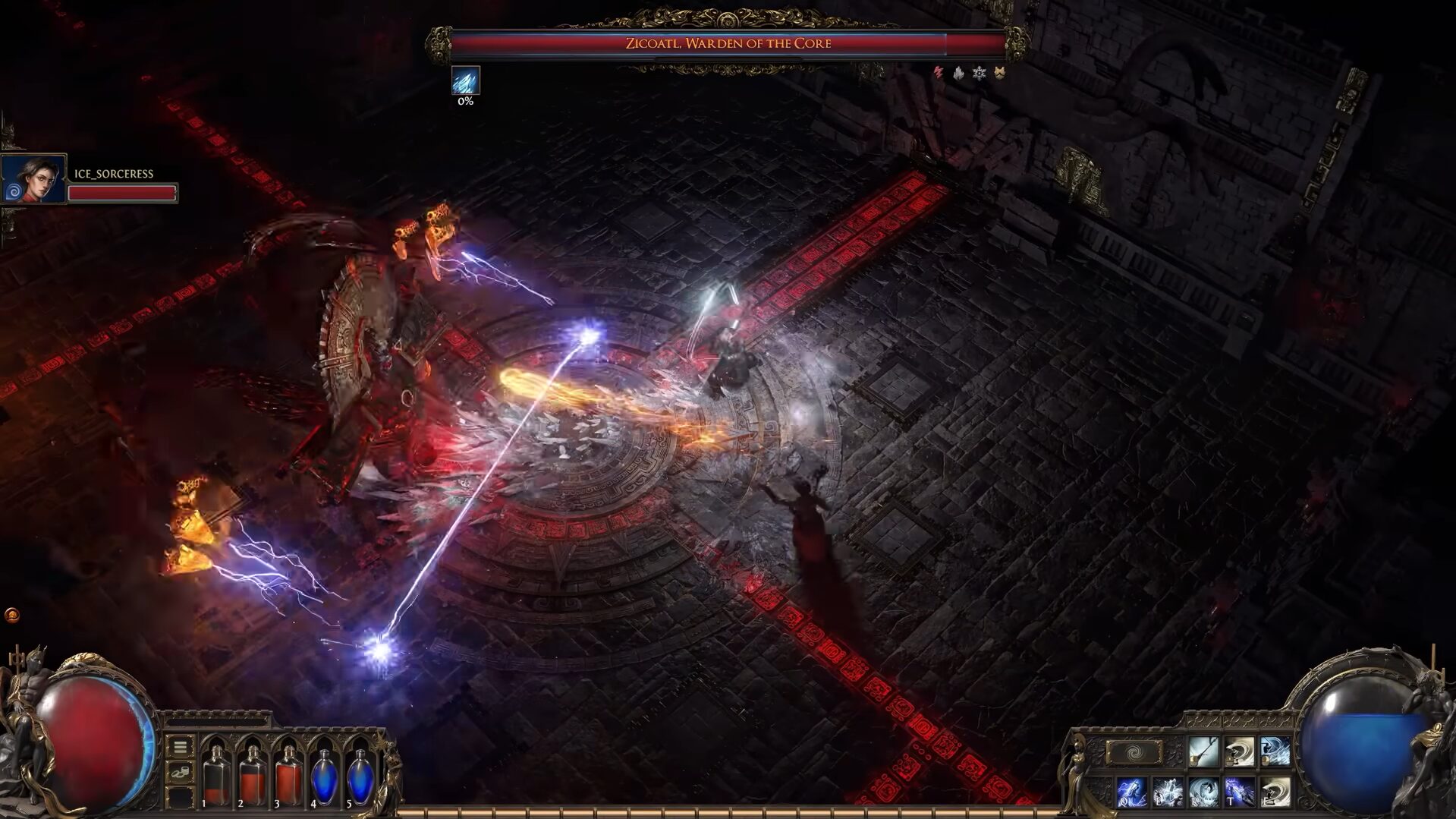Click the lightning resistance icon near the boss bar

(x=938, y=71)
